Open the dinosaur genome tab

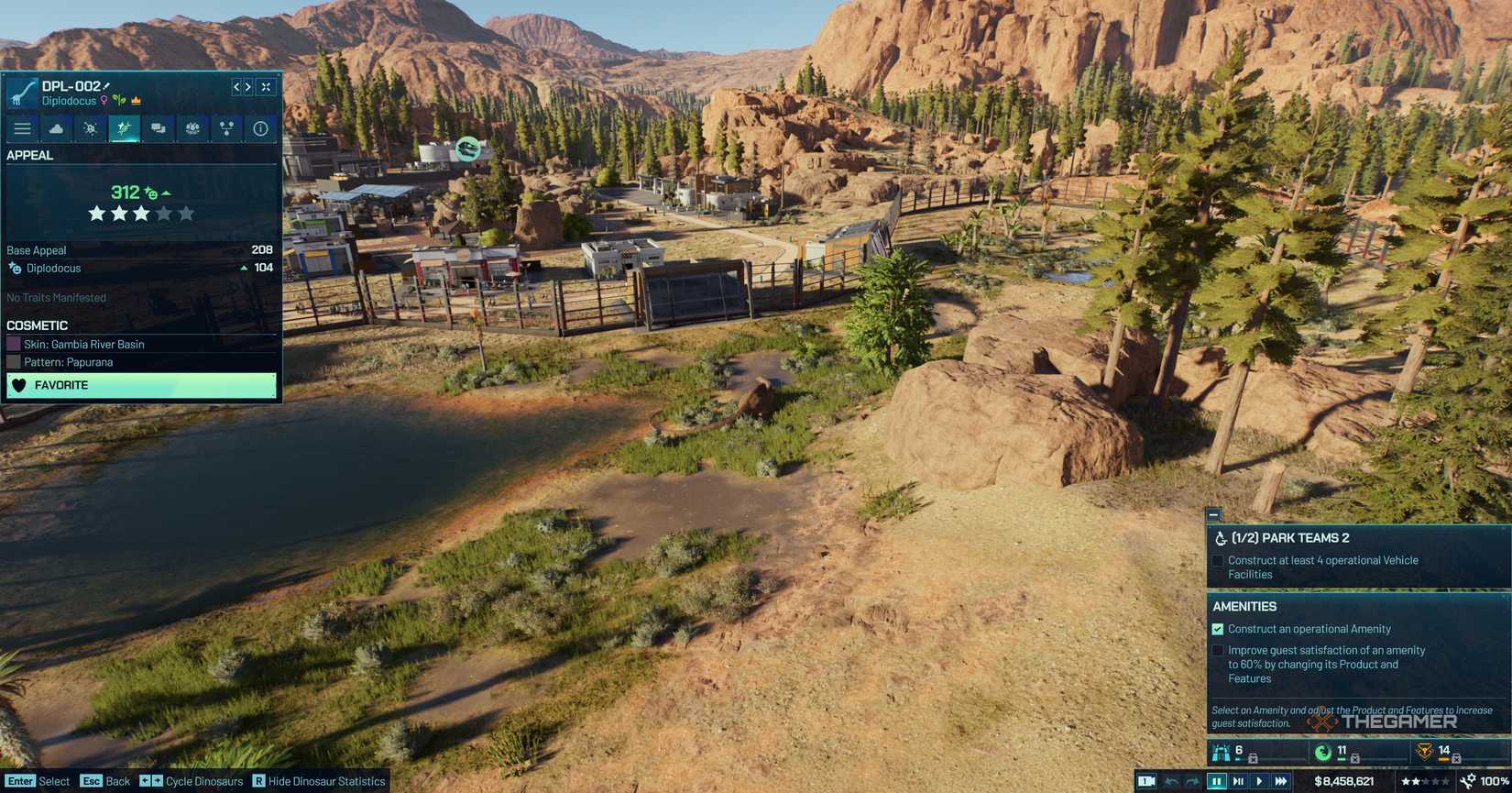tap(91, 128)
